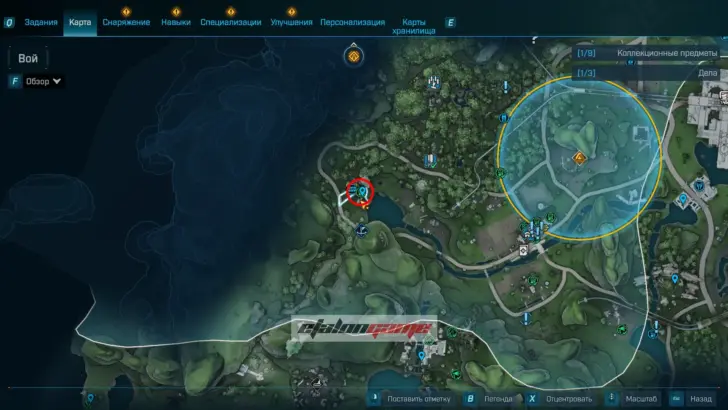Select the Специализации tab
728x410 pixels.
[x=230, y=22]
